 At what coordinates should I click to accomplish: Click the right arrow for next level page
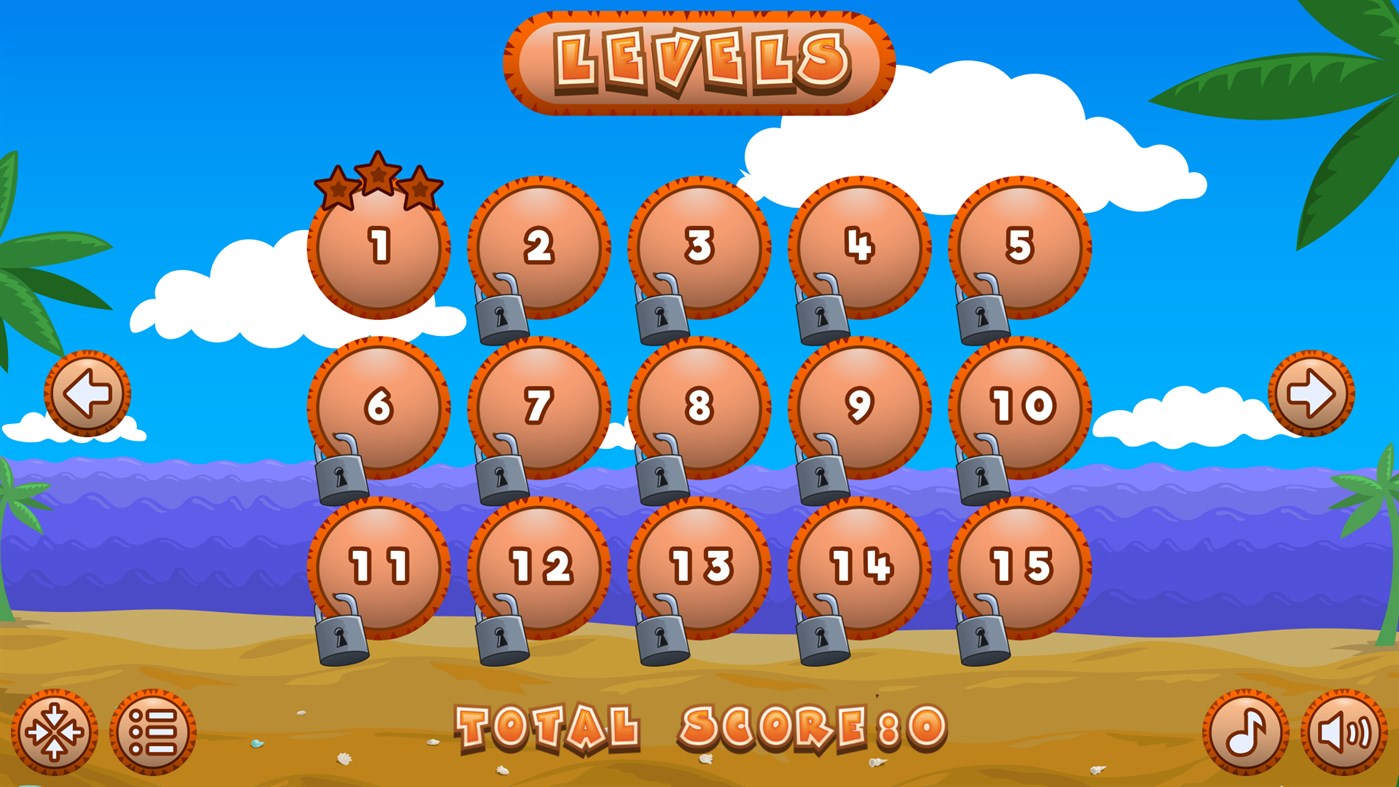(1310, 392)
